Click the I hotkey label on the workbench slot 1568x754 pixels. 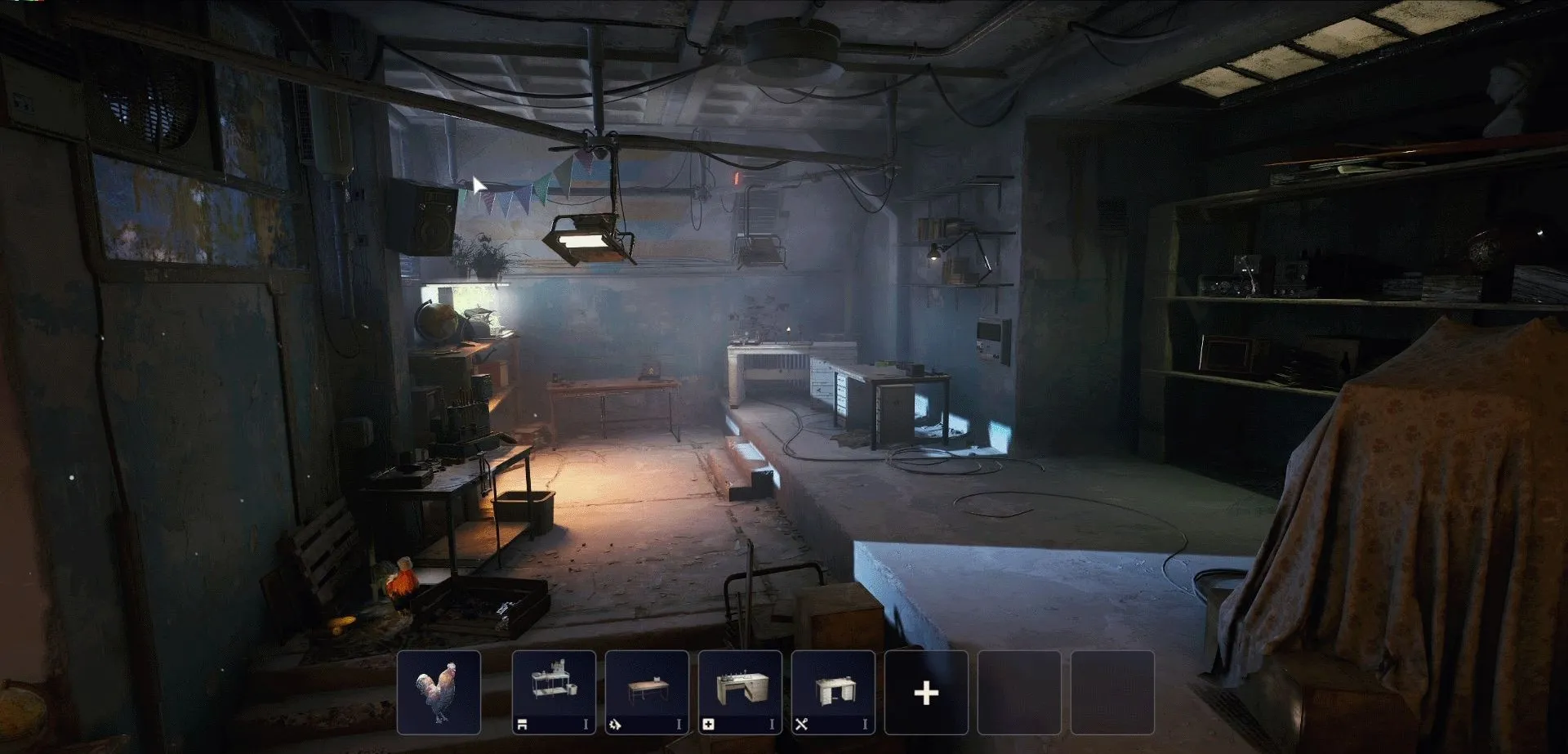[x=772, y=722]
